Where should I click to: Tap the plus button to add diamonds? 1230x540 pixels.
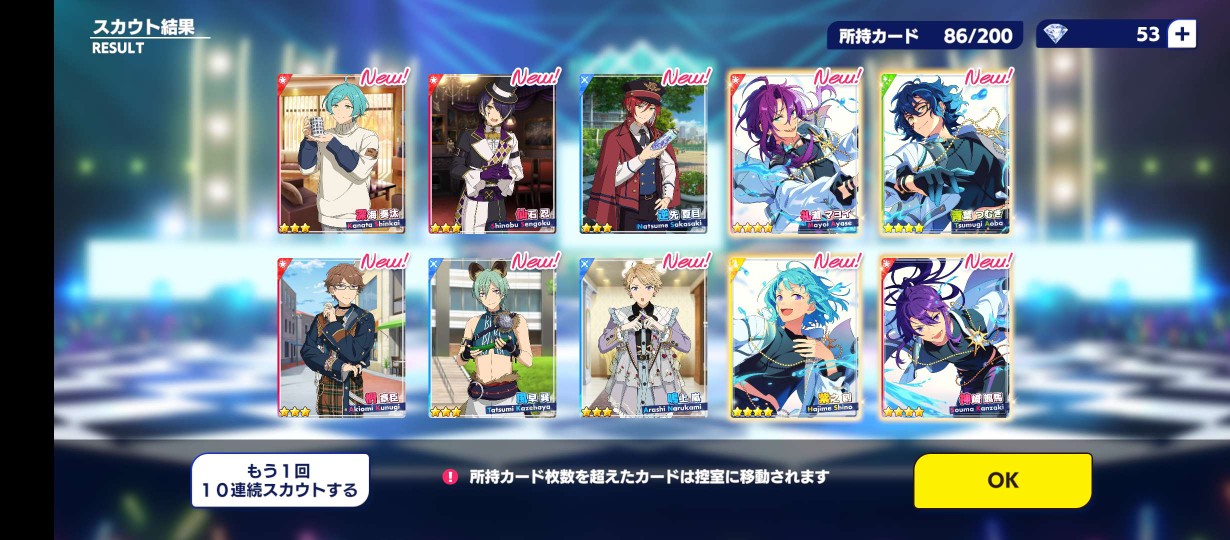[1181, 34]
